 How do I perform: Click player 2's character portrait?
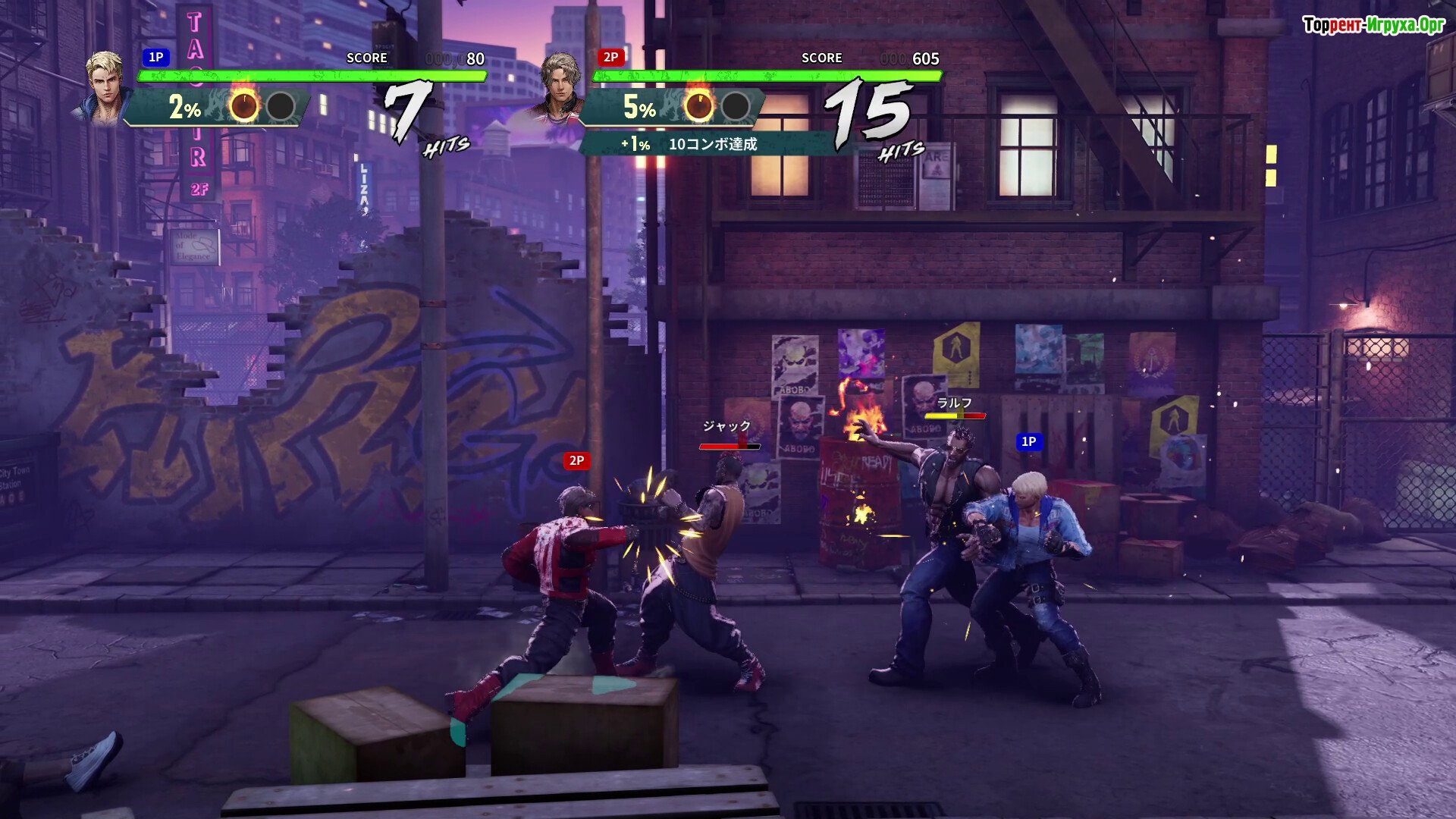(560, 86)
